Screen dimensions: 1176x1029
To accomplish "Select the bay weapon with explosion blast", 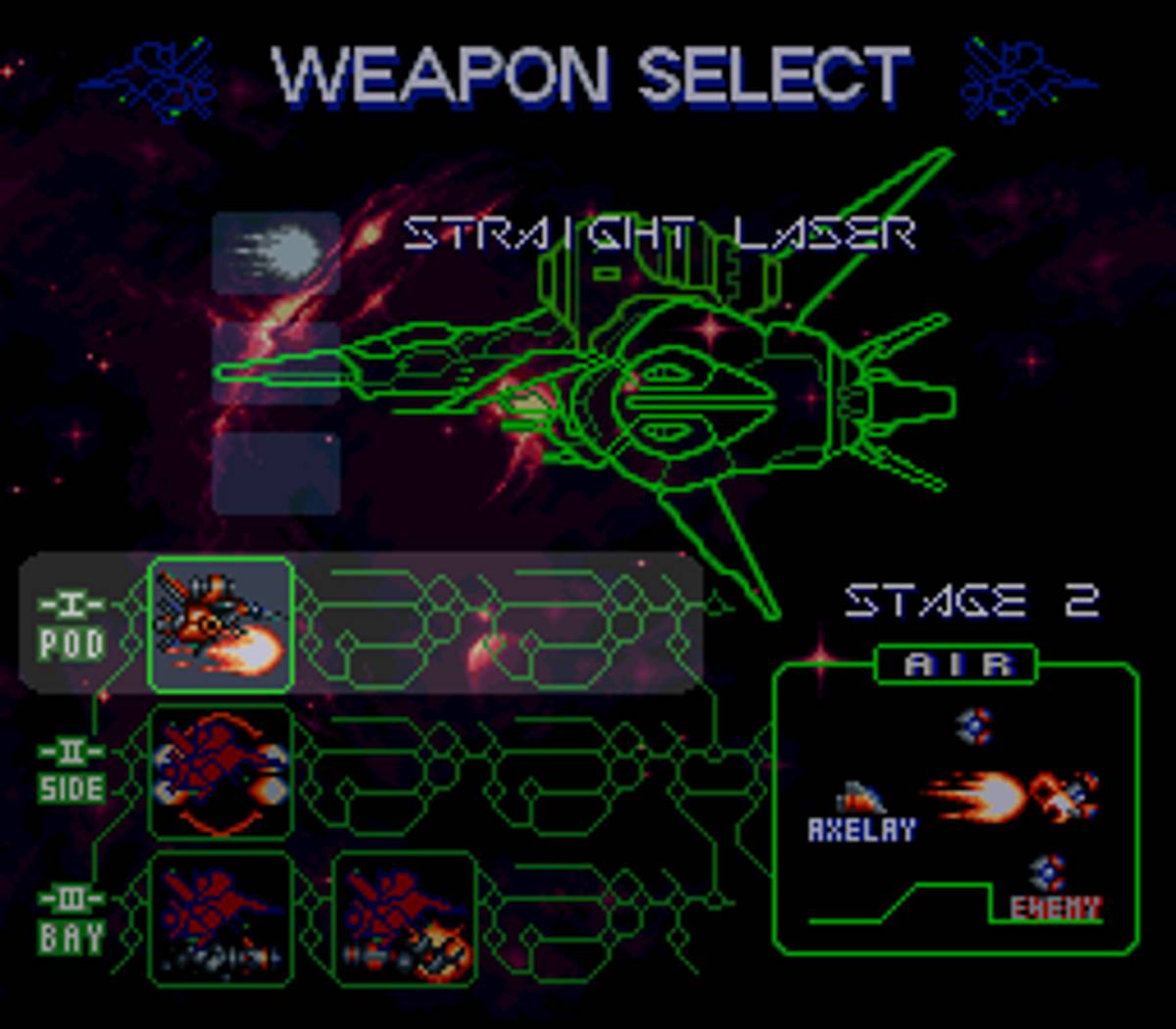I will pos(405,918).
